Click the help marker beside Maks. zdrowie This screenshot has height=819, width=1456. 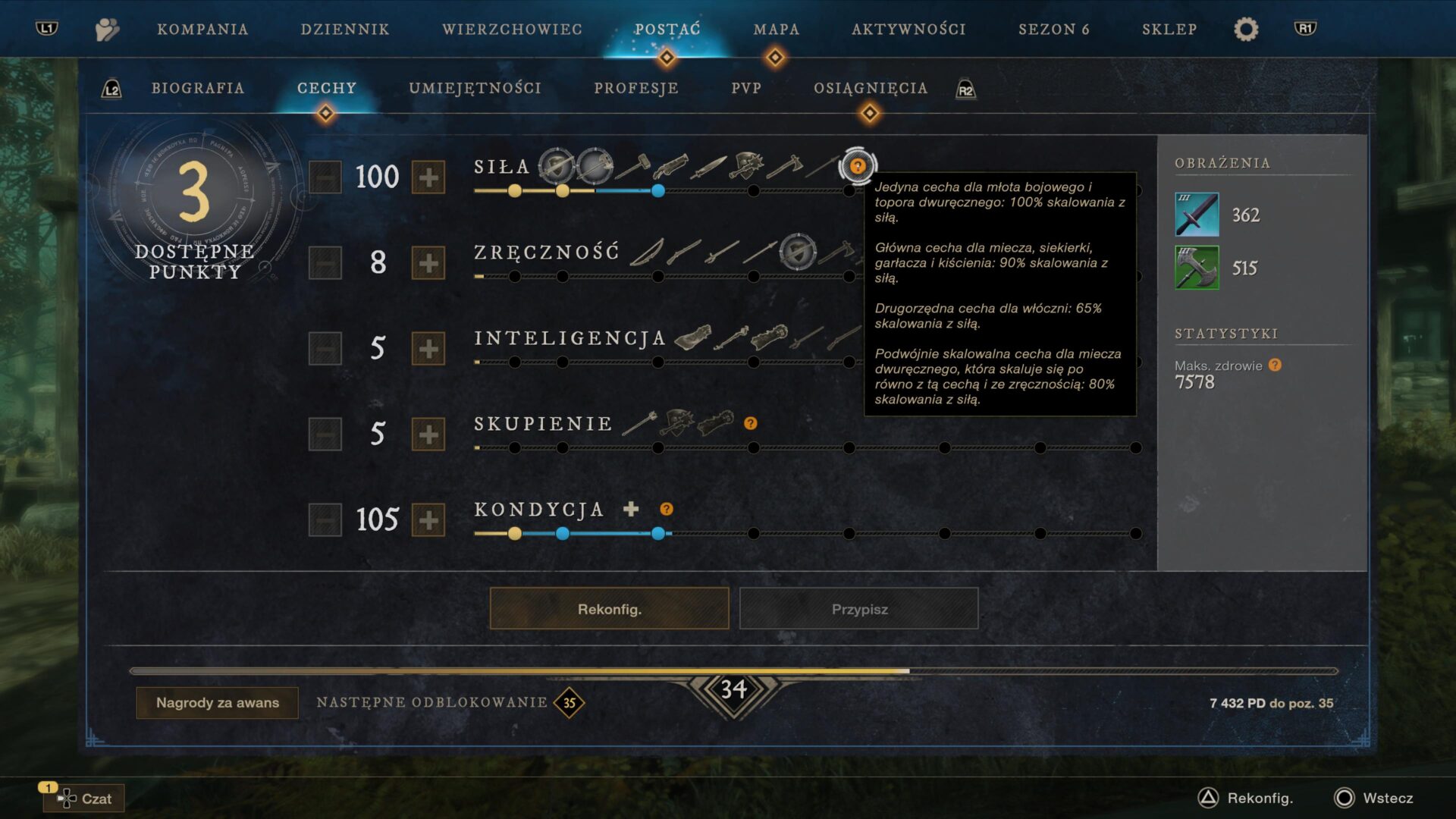click(x=1273, y=365)
